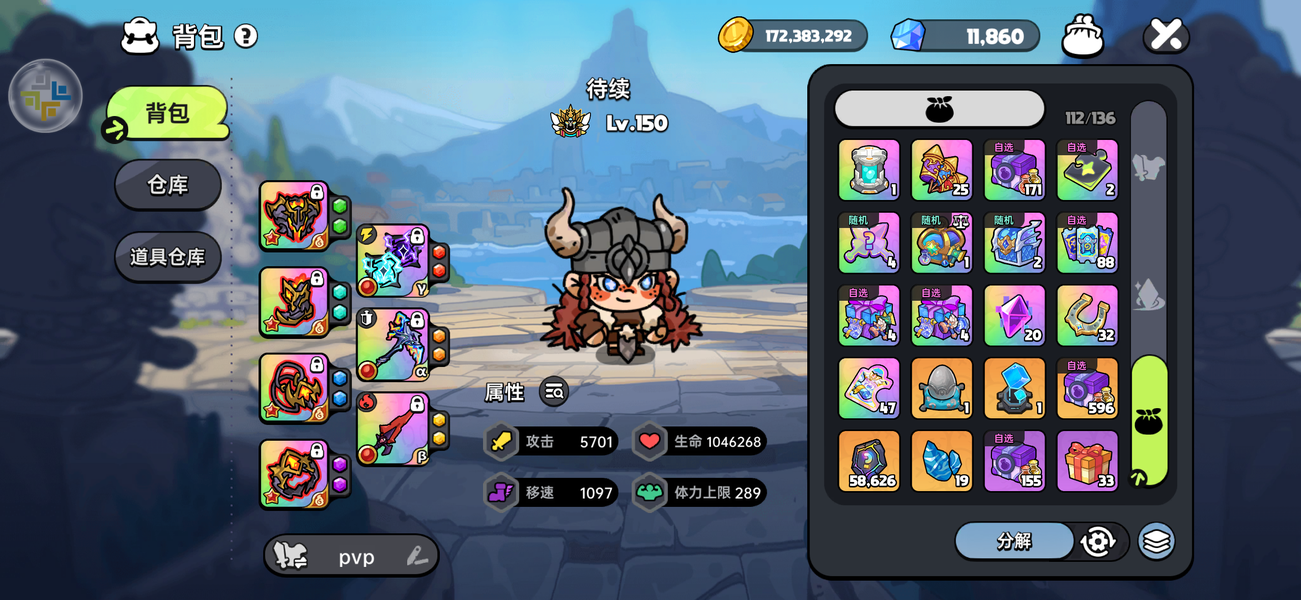Click the 分解 dismantle button

(x=1014, y=541)
